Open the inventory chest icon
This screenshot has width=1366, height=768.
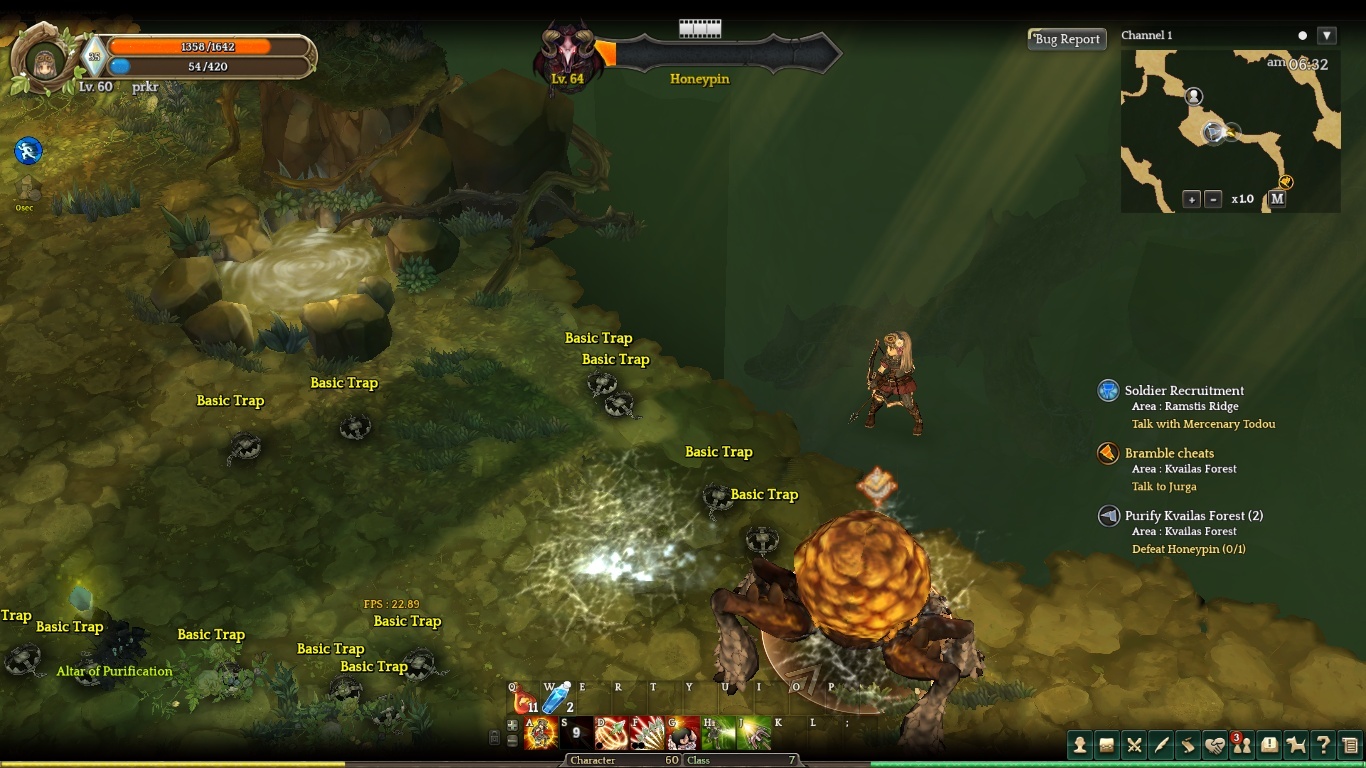coord(1106,745)
